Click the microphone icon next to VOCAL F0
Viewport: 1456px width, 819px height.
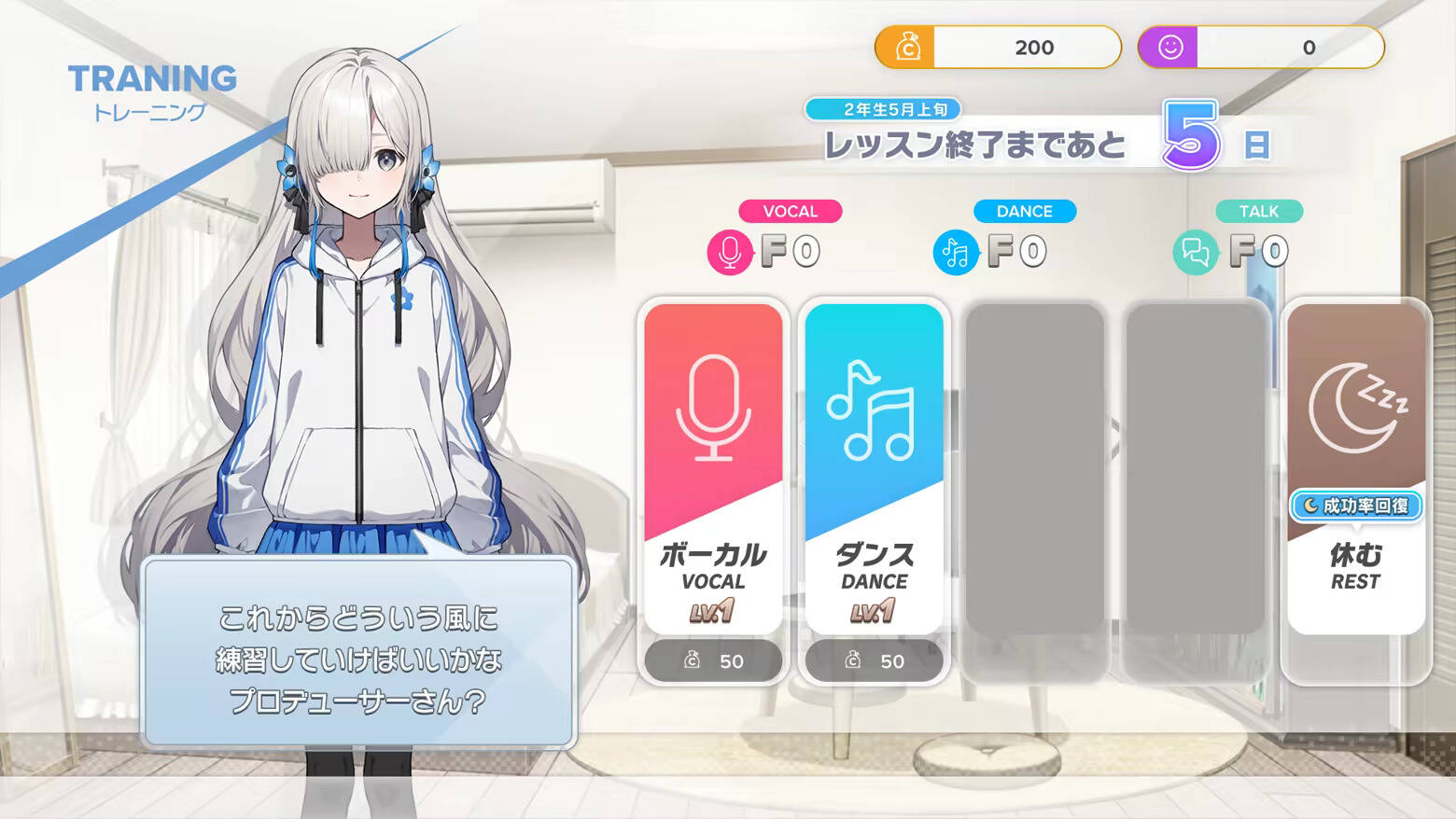(x=731, y=250)
